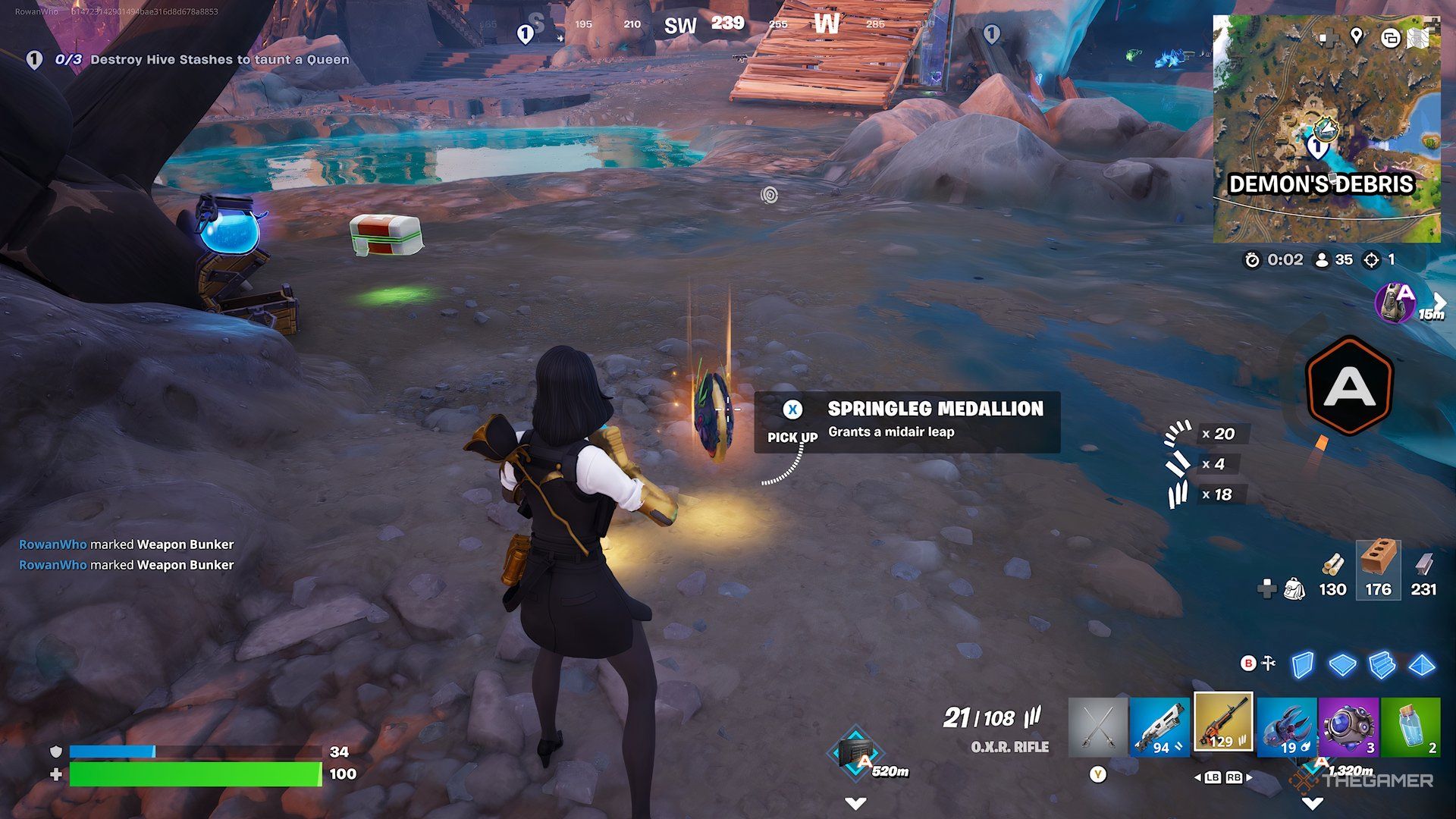1456x819 pixels.
Task: Toggle the wall build piece selection
Action: (x=1302, y=665)
